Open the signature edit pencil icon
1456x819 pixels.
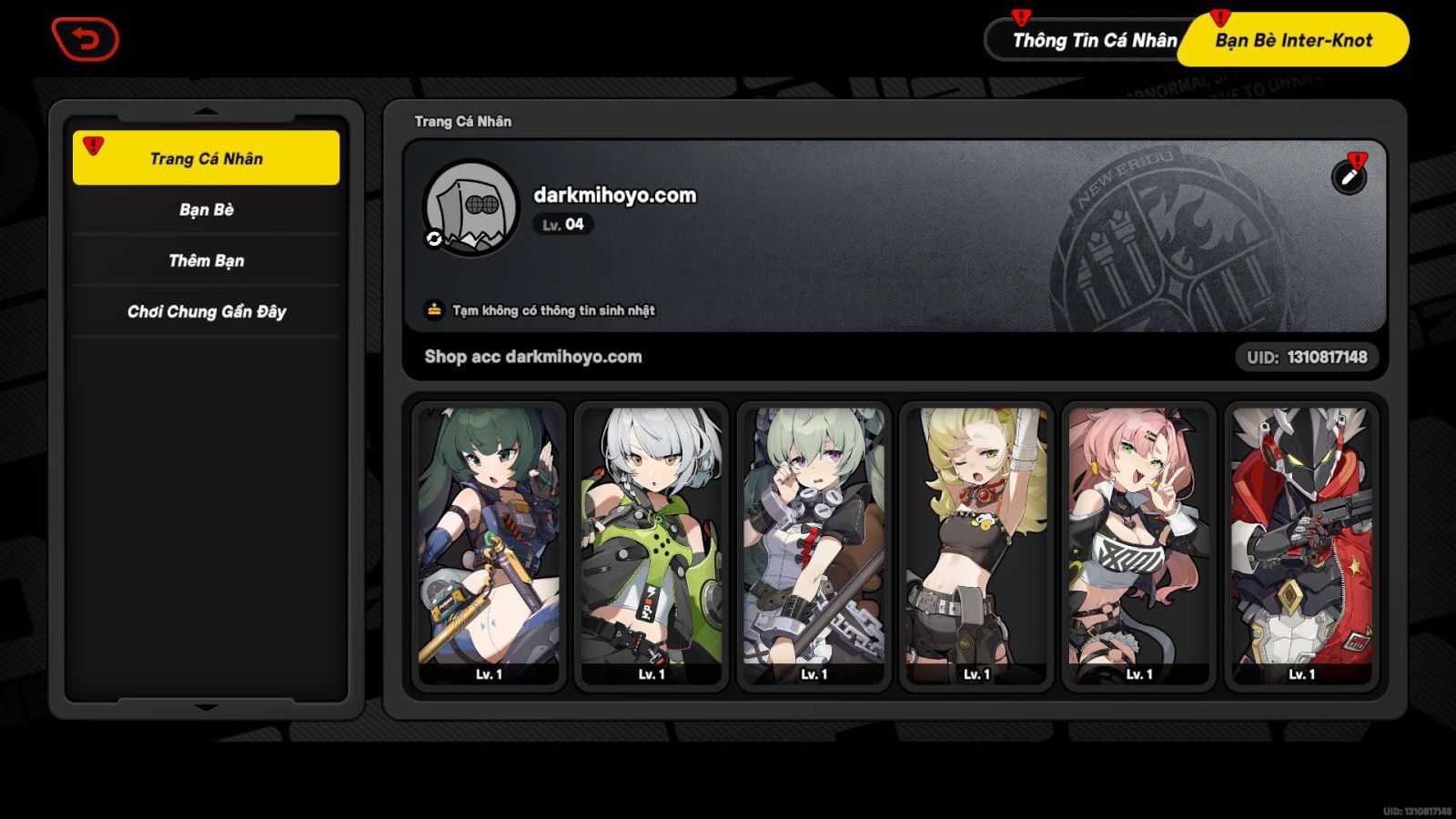pos(1350,177)
